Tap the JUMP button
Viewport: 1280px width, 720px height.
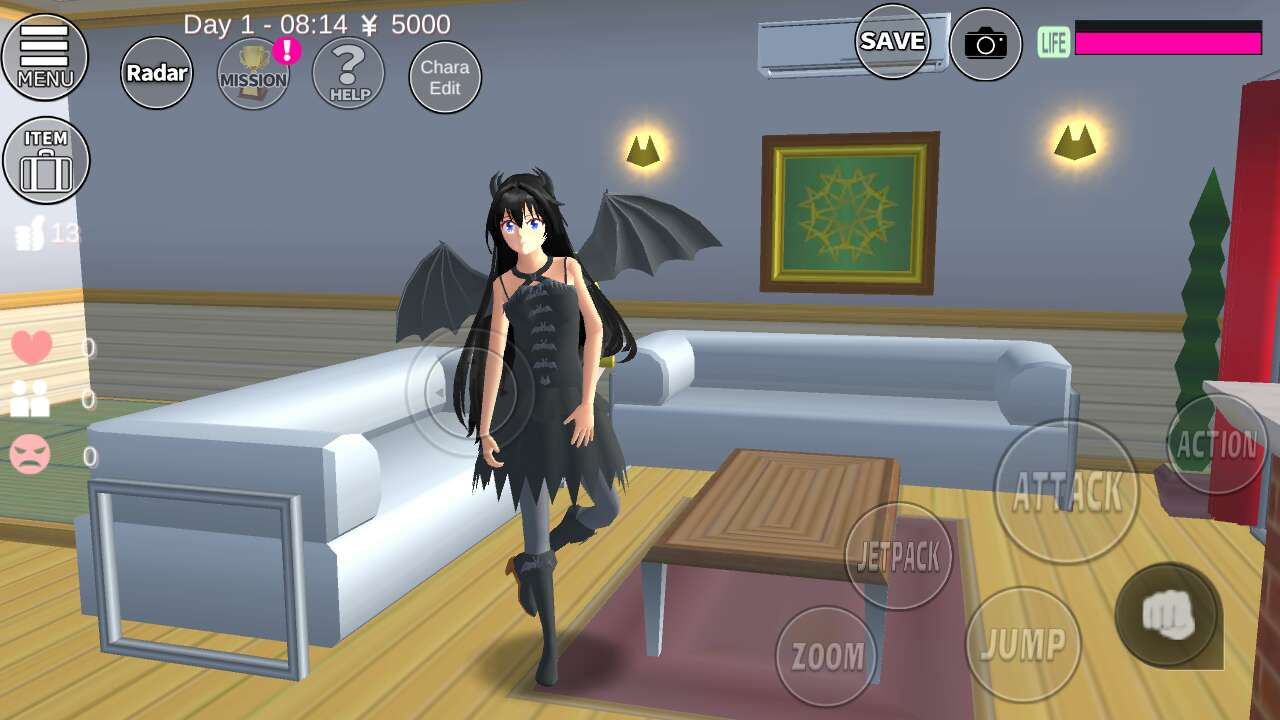tap(1023, 645)
